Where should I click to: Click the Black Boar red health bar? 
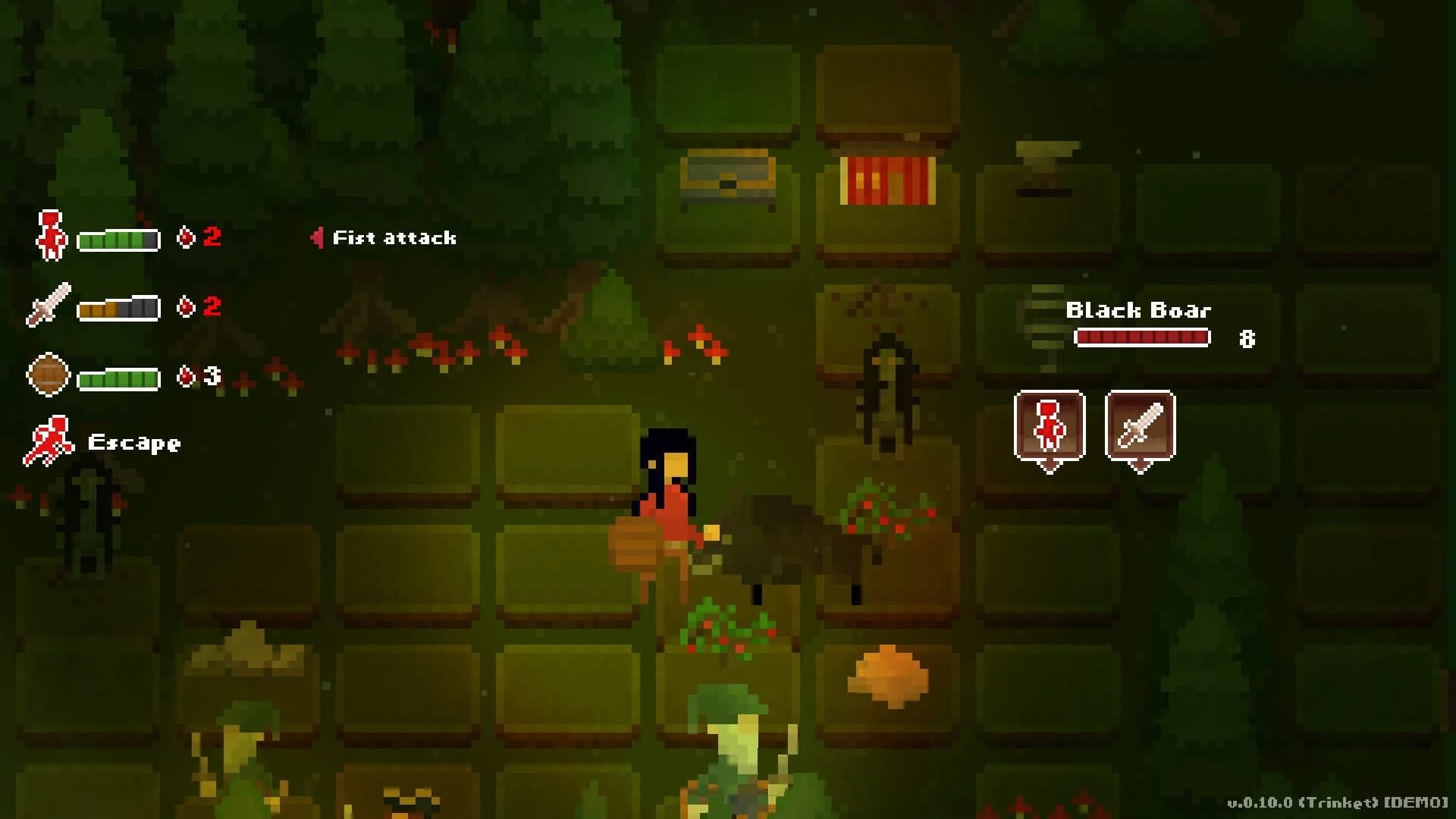coord(1143,339)
